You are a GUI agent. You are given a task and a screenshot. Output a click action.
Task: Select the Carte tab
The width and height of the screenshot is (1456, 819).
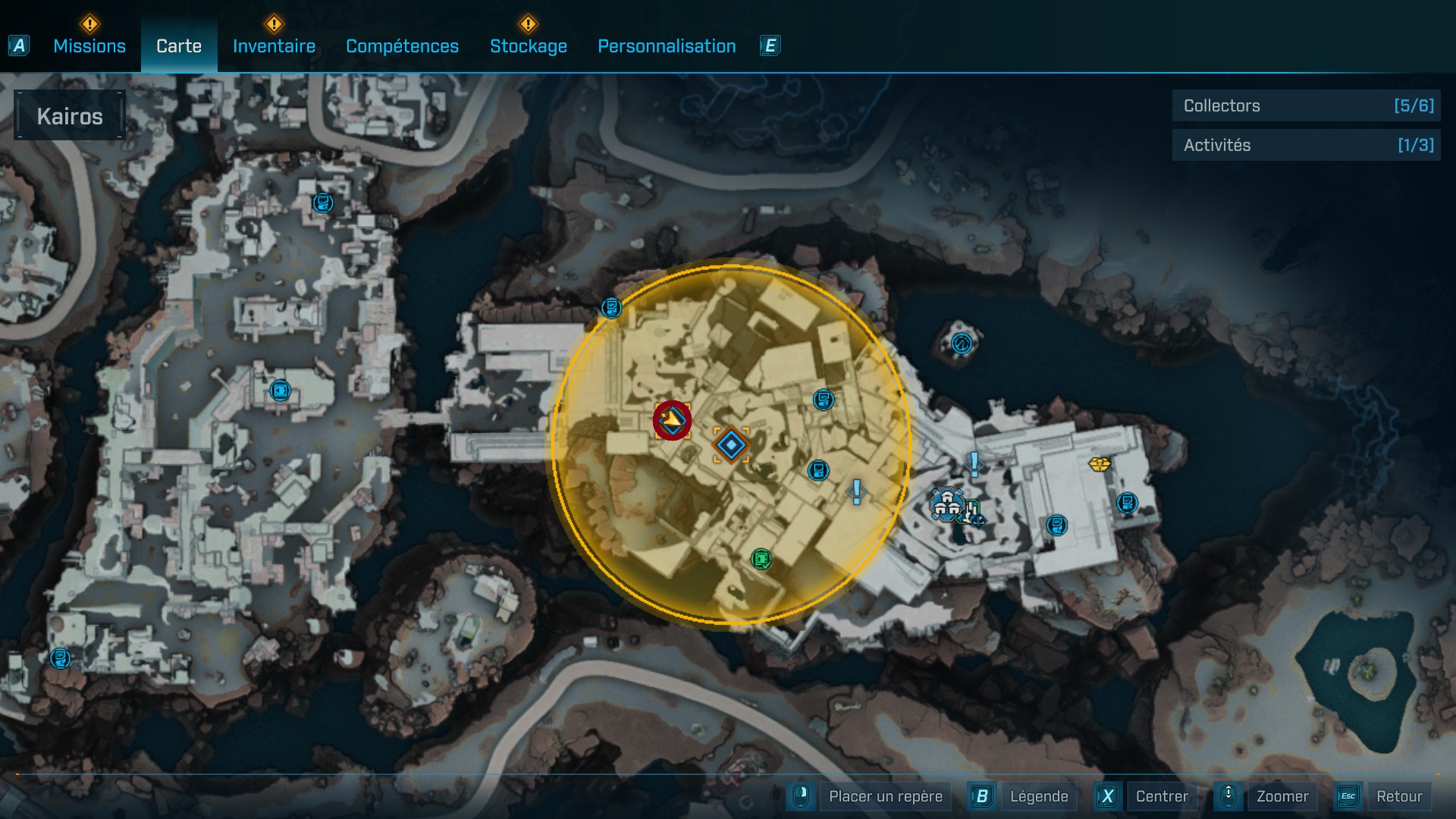pos(179,46)
